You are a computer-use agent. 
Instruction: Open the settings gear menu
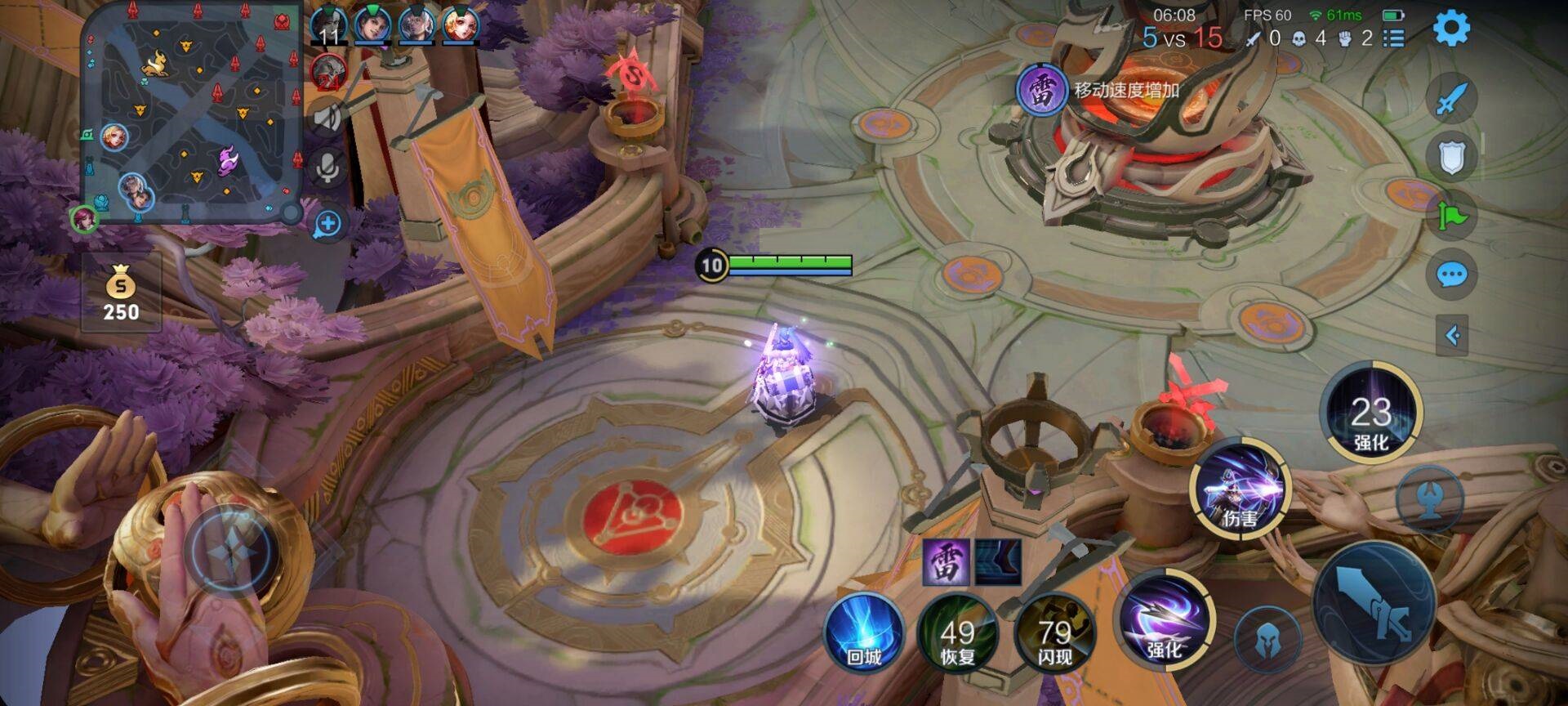coord(1451,29)
